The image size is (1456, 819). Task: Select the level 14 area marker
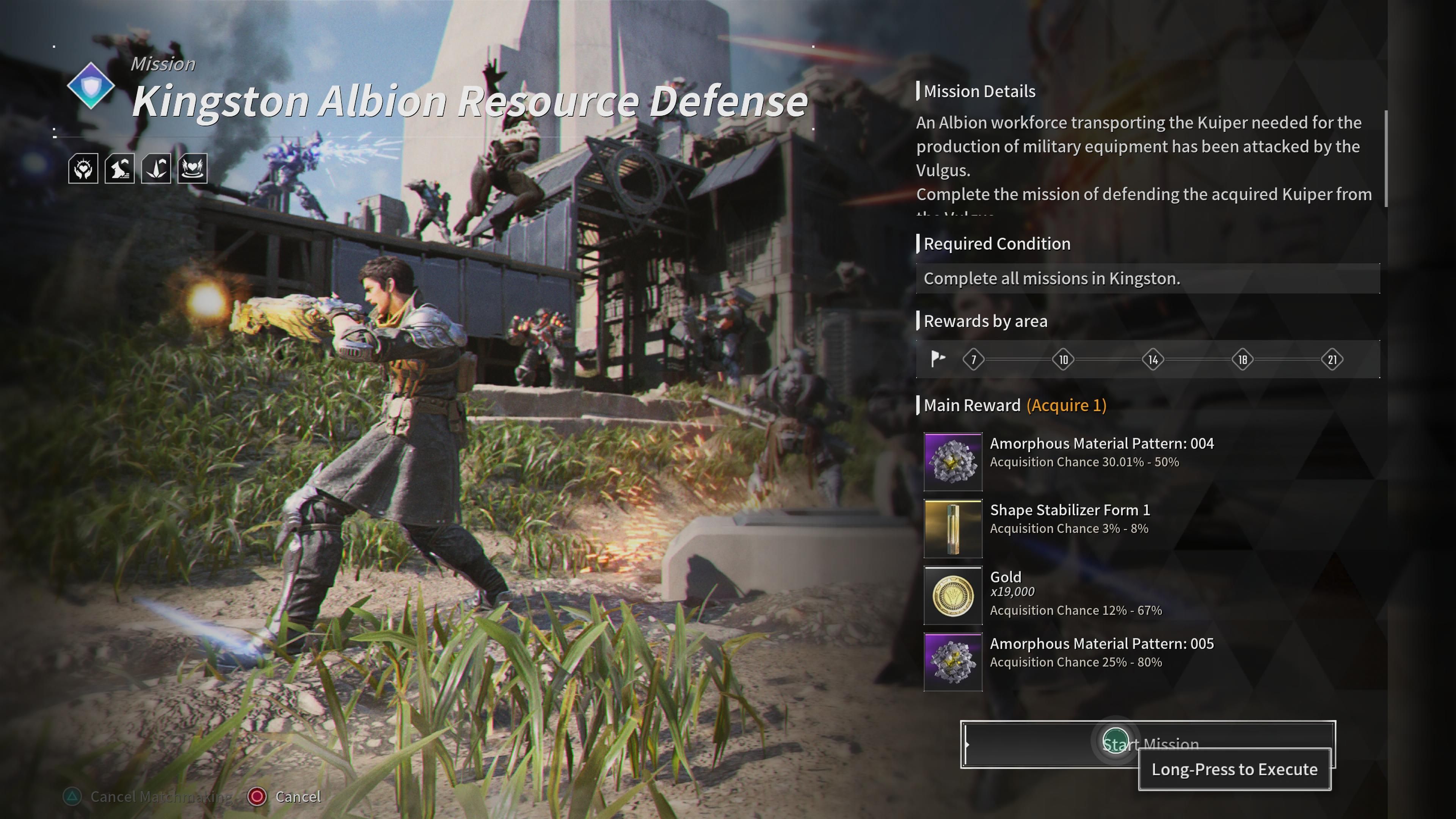(1153, 359)
